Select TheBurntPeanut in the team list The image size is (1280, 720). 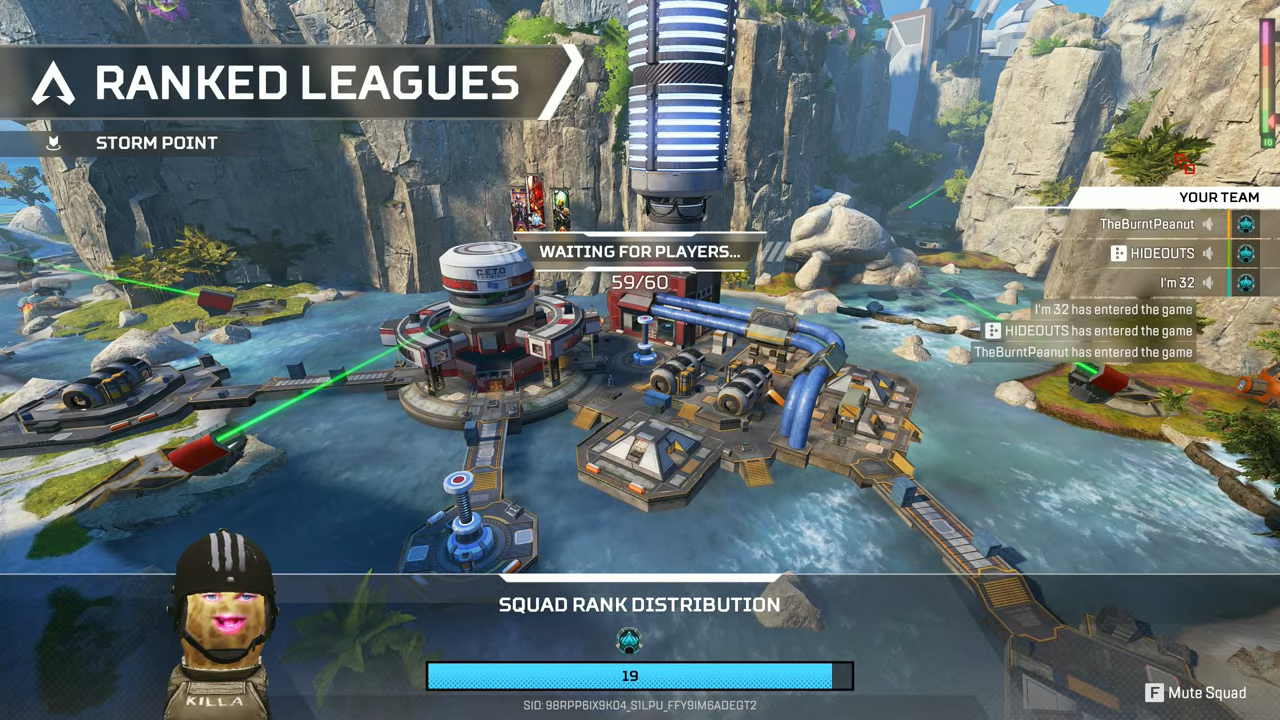(1146, 225)
